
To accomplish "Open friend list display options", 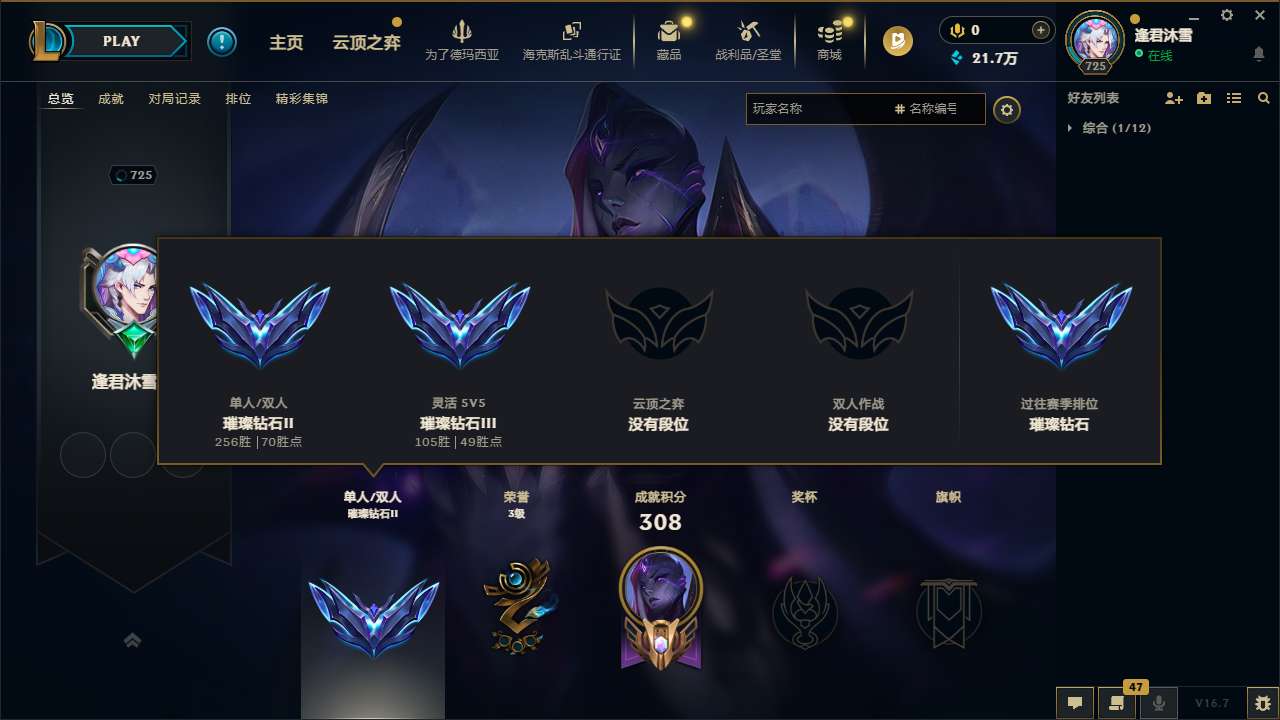I will 1234,98.
